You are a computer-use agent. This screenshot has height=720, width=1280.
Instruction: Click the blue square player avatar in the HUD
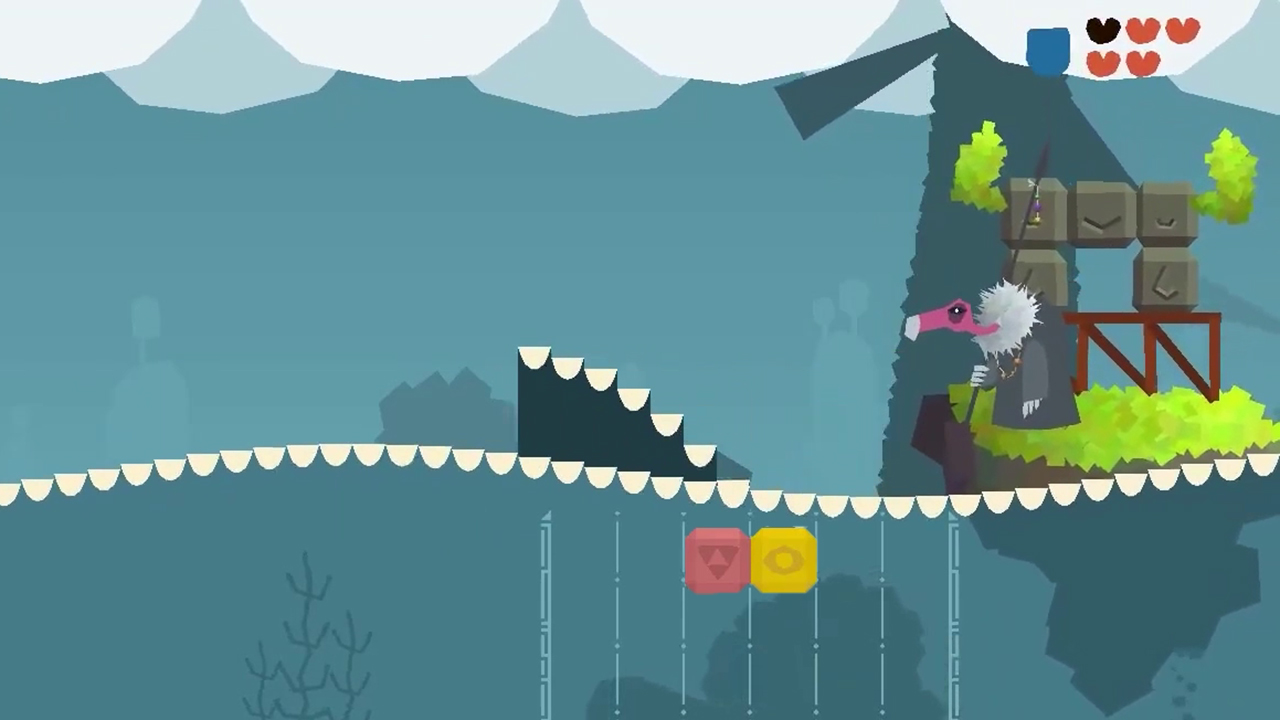click(x=1046, y=48)
